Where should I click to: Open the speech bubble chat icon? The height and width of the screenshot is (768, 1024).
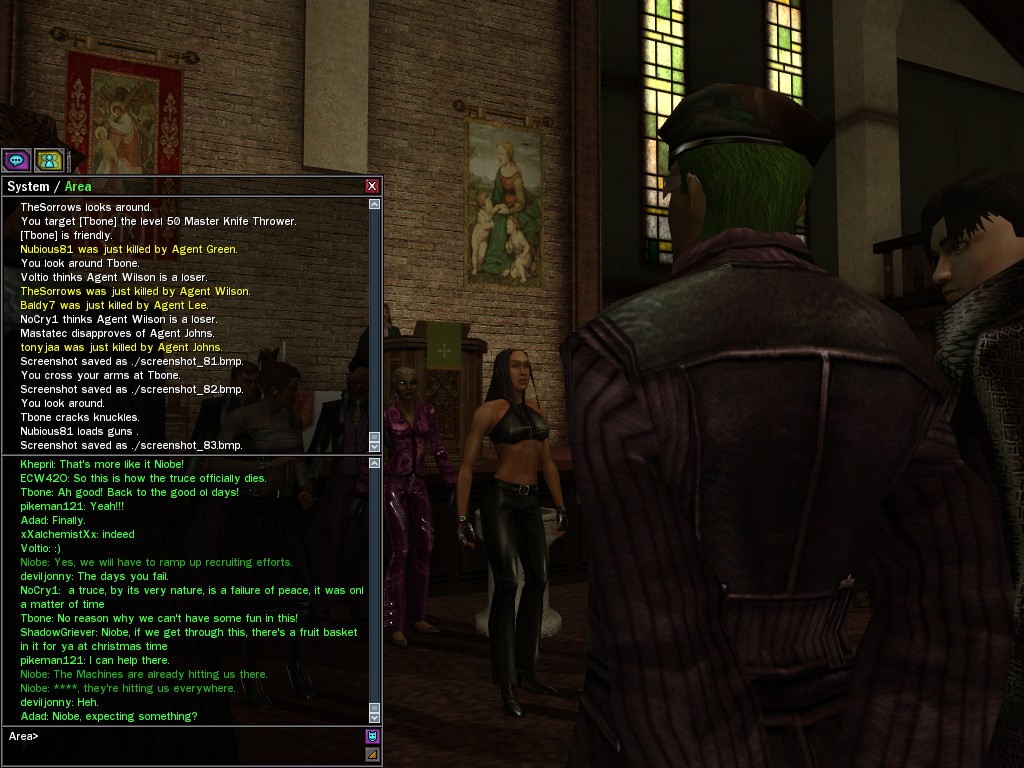coord(16,160)
